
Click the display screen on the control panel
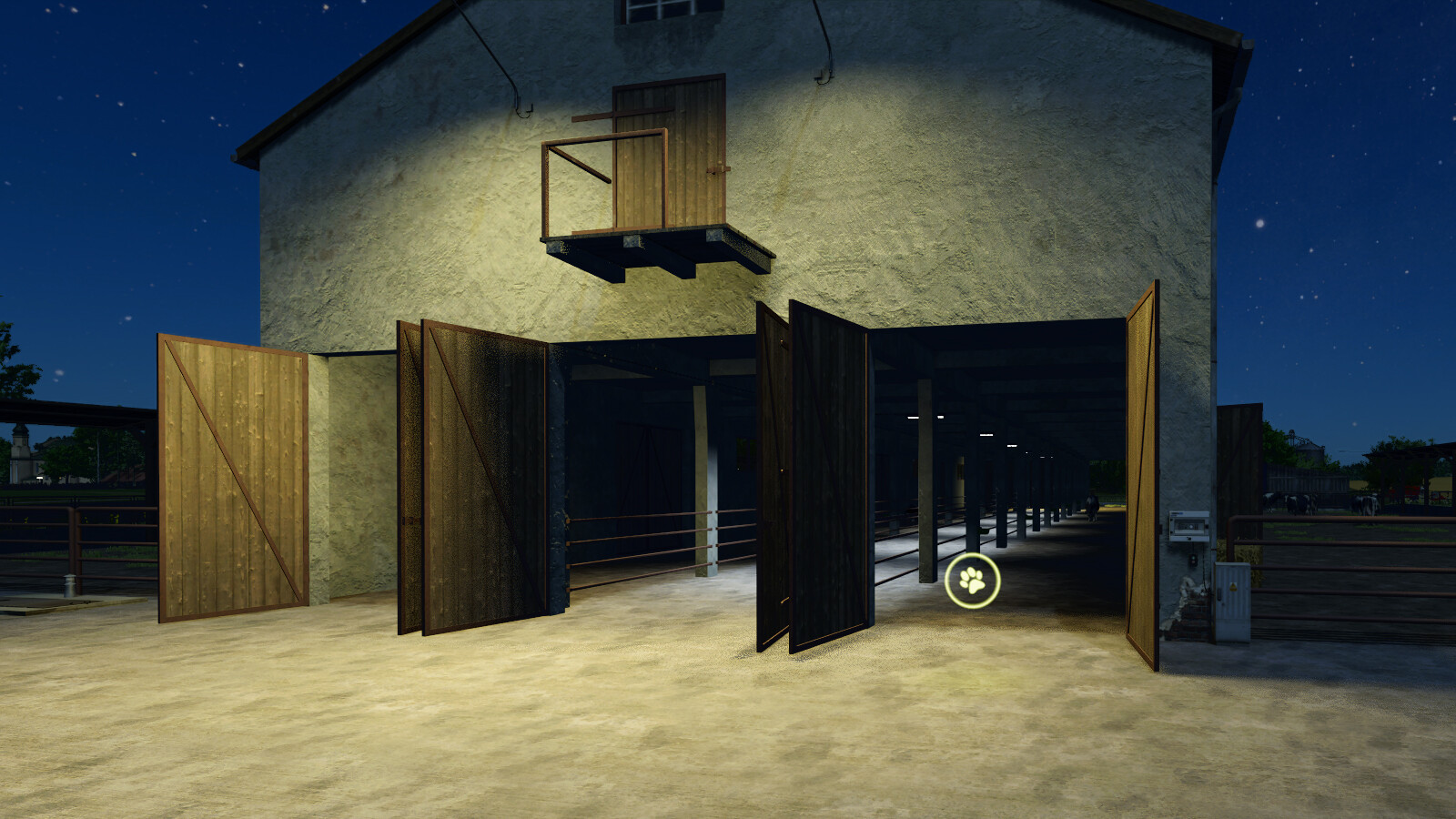click(x=1188, y=525)
